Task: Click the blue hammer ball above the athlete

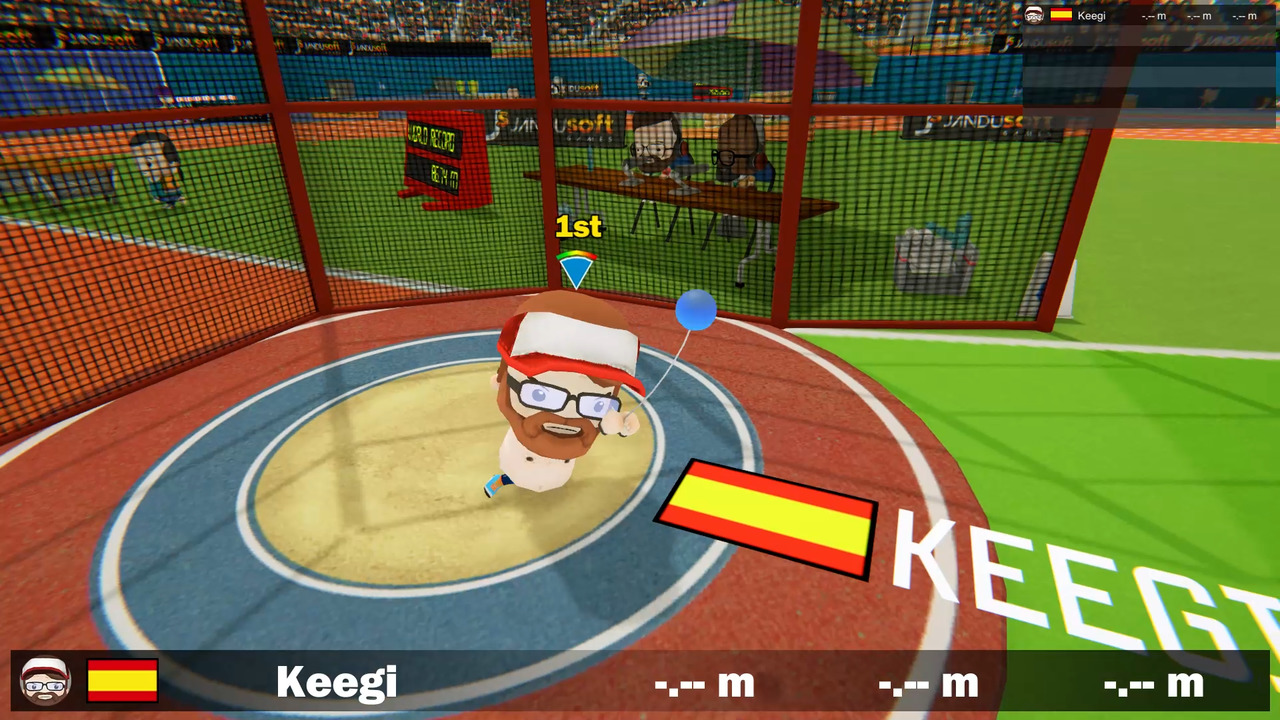Action: 695,311
